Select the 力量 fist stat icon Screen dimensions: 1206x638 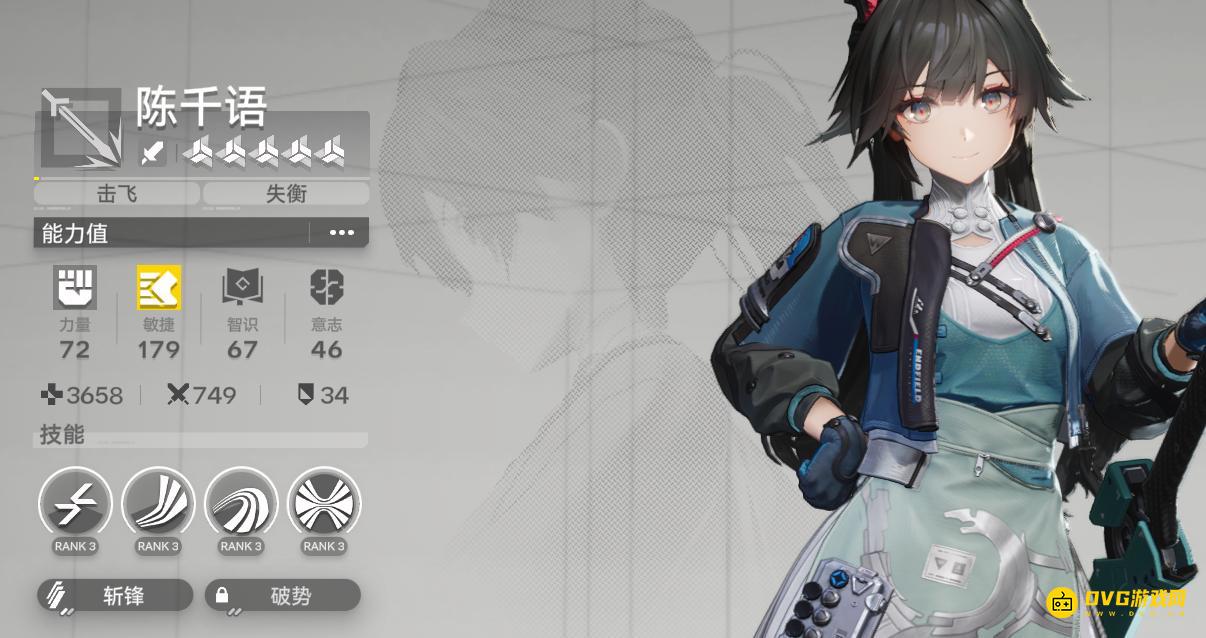click(x=75, y=287)
